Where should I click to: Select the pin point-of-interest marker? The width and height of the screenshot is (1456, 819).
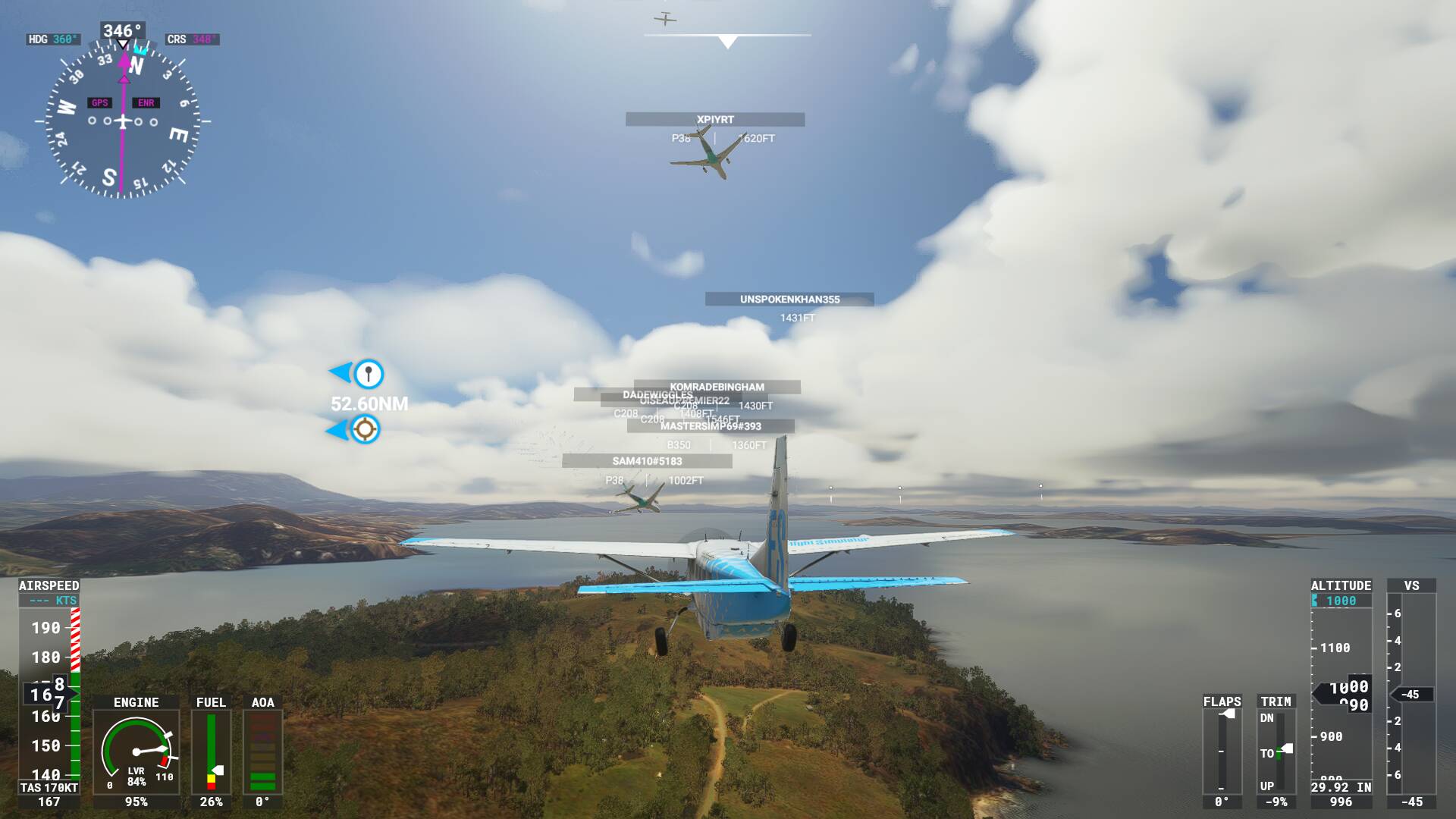click(369, 374)
